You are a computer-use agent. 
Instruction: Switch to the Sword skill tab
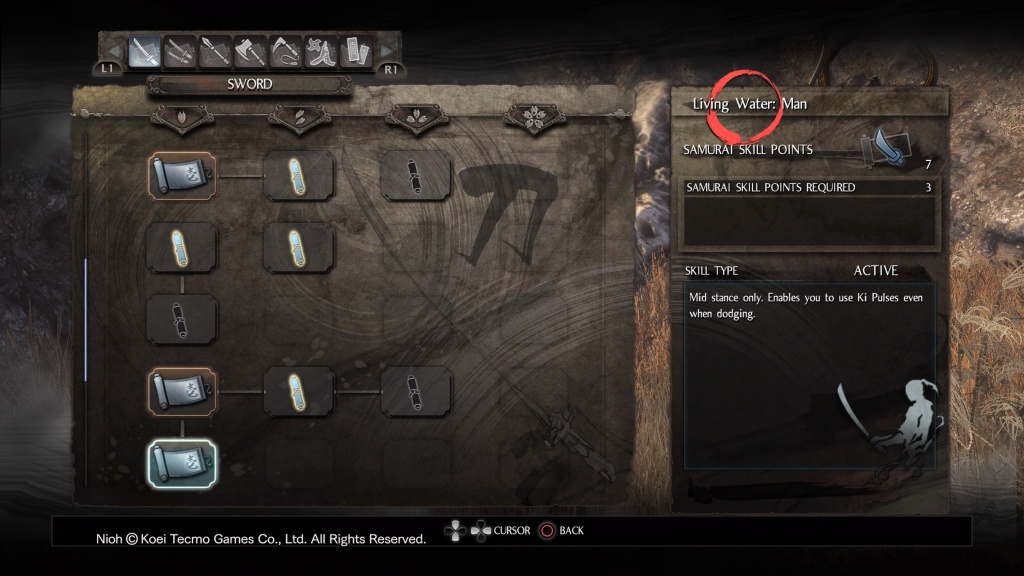click(145, 49)
